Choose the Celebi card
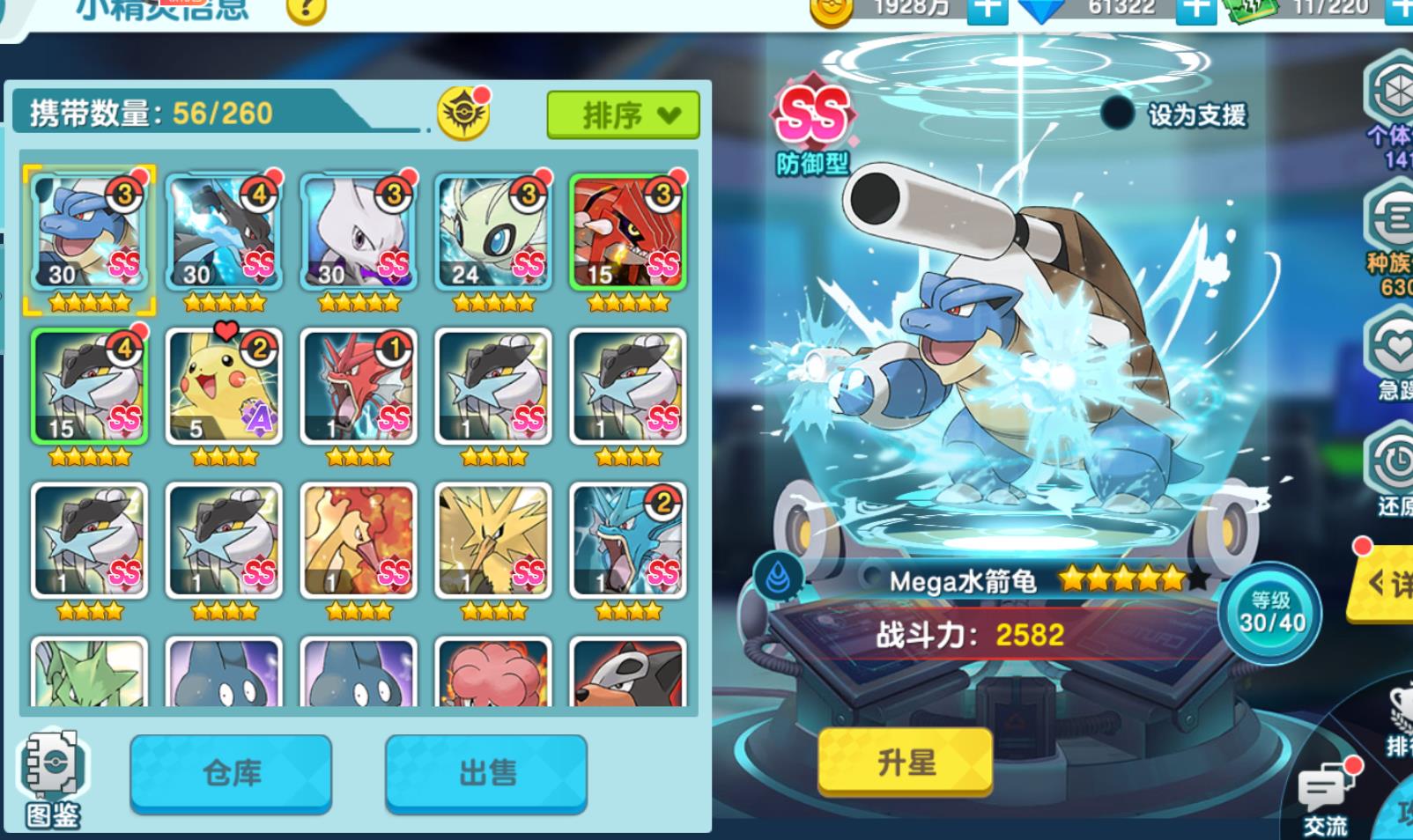This screenshot has width=1413, height=840. [x=493, y=232]
